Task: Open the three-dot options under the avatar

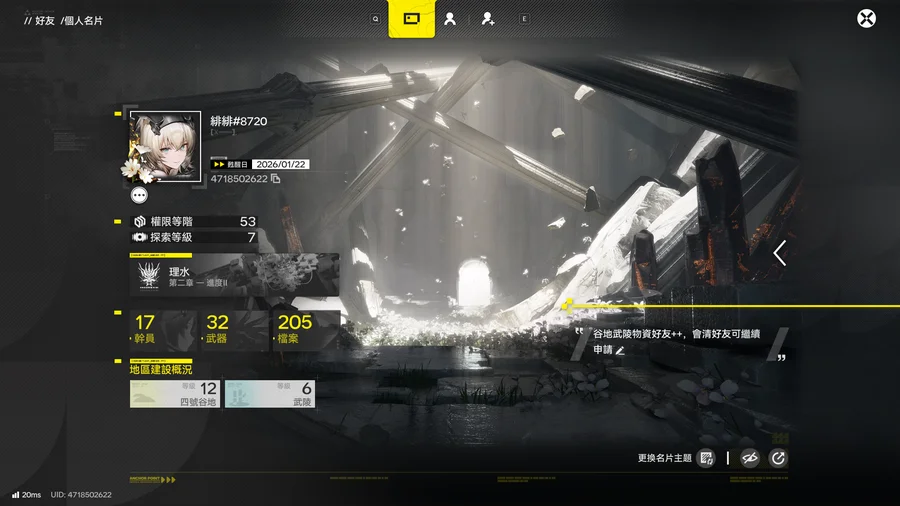Action: [x=139, y=196]
